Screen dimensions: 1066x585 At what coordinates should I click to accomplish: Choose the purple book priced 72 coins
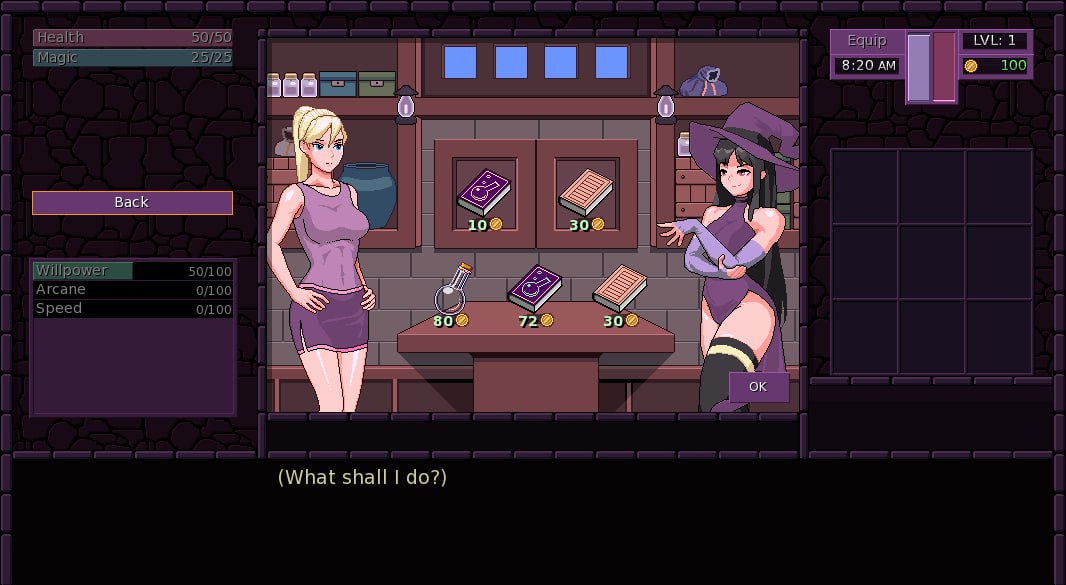[x=535, y=288]
